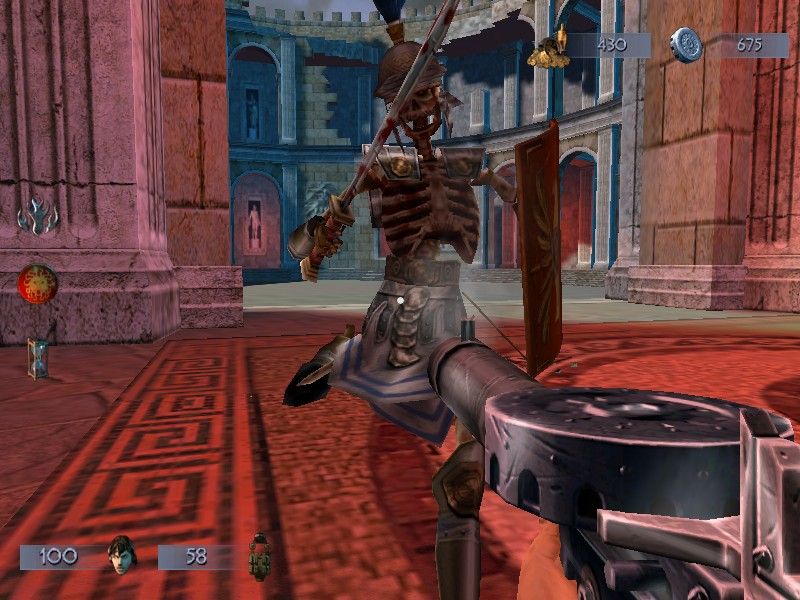800x600 pixels.
Task: Click the silver coin icon
Action: coord(686,45)
